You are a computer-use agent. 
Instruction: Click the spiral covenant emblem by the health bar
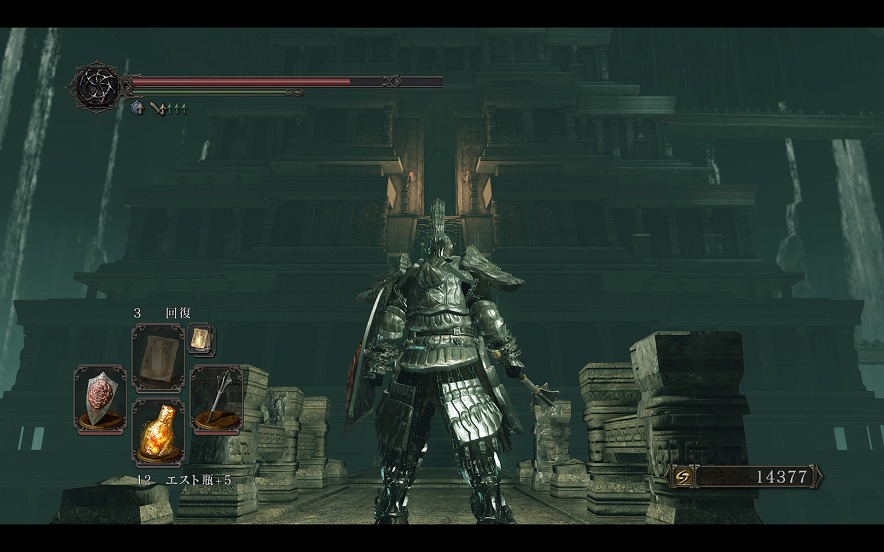coord(100,87)
